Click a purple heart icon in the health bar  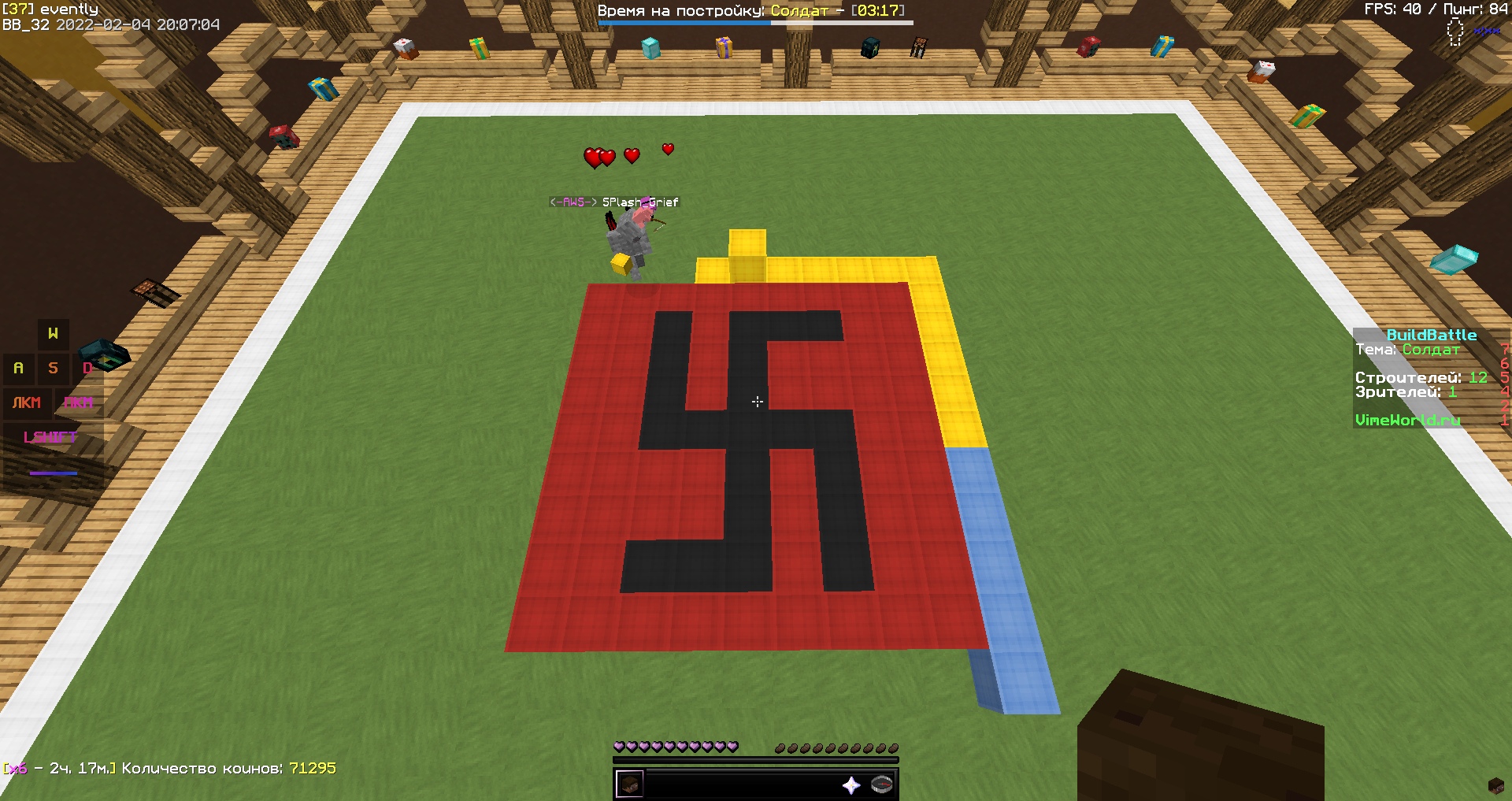(621, 747)
